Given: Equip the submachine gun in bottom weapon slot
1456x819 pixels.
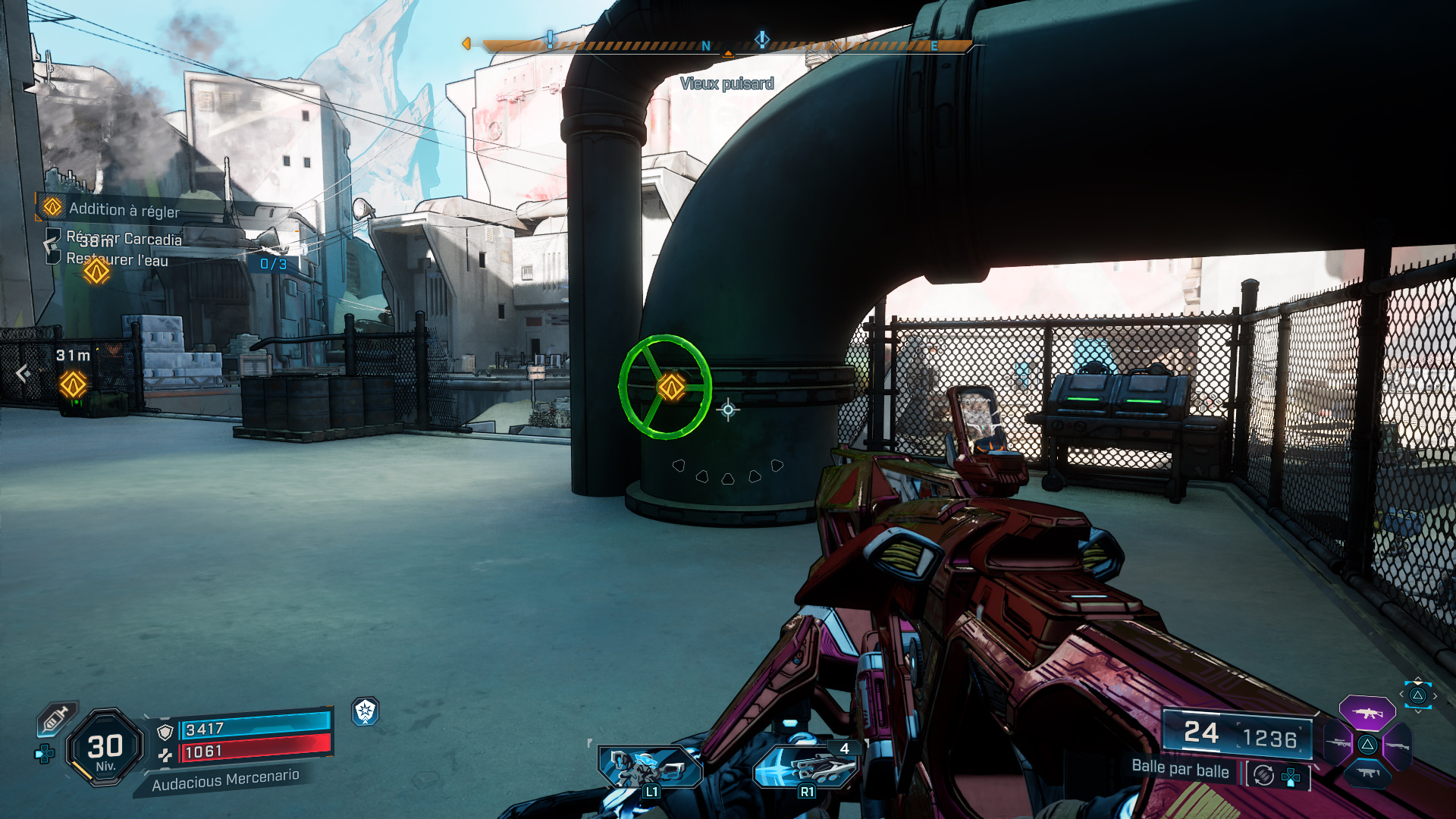Looking at the screenshot, I should click(x=1367, y=773).
